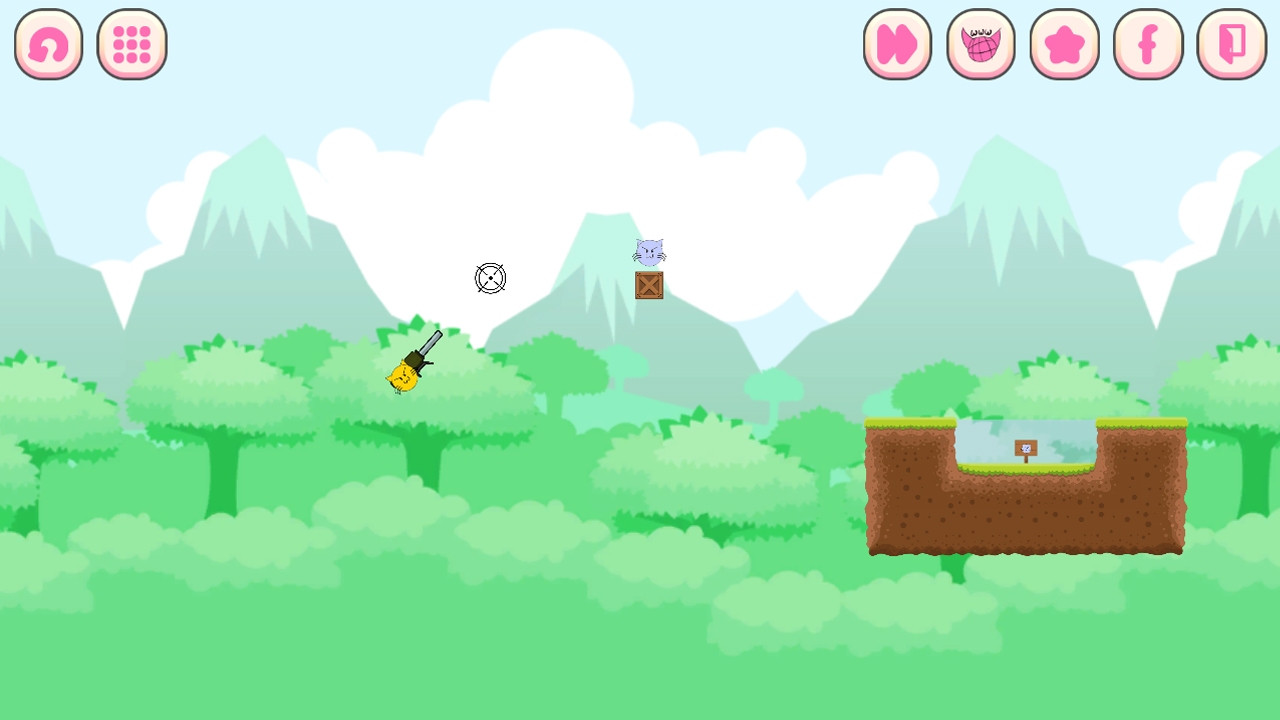Exit the game through the door button
The height and width of the screenshot is (720, 1280).
coord(1232,44)
